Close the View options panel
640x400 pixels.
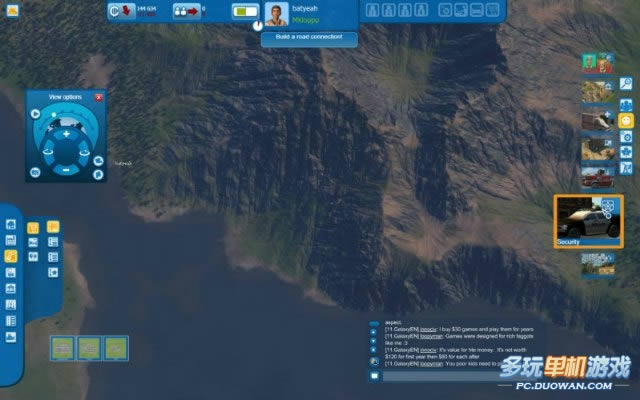[98, 97]
